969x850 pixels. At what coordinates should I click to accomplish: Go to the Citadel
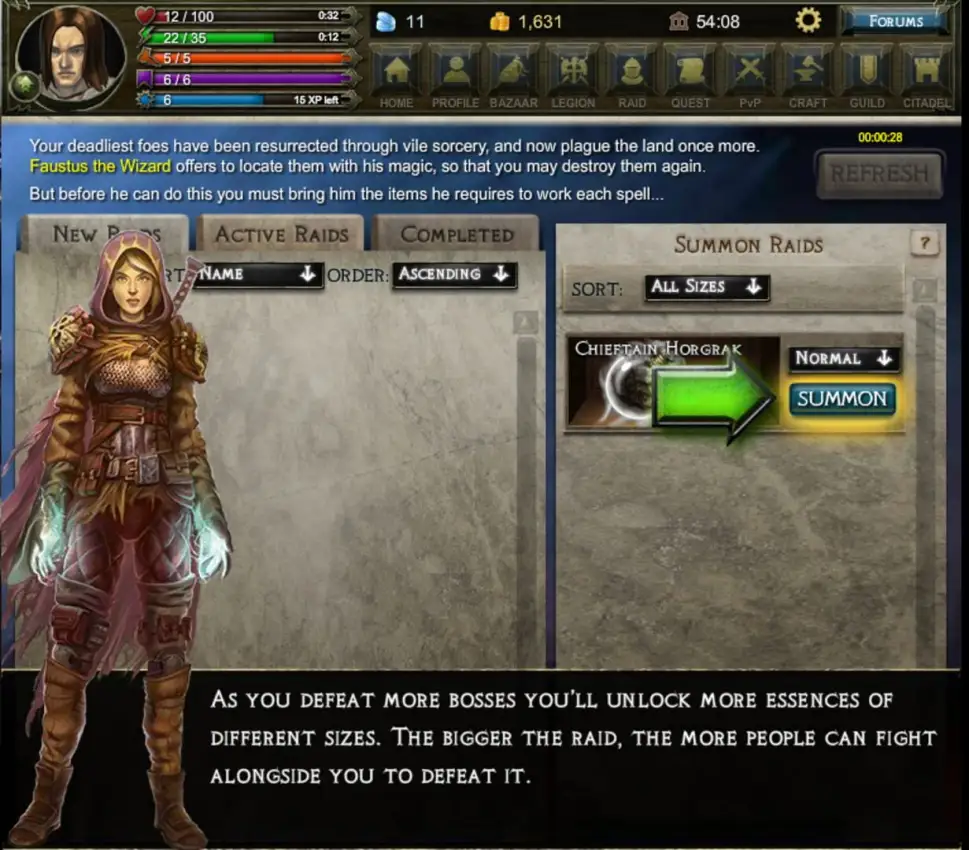926,76
